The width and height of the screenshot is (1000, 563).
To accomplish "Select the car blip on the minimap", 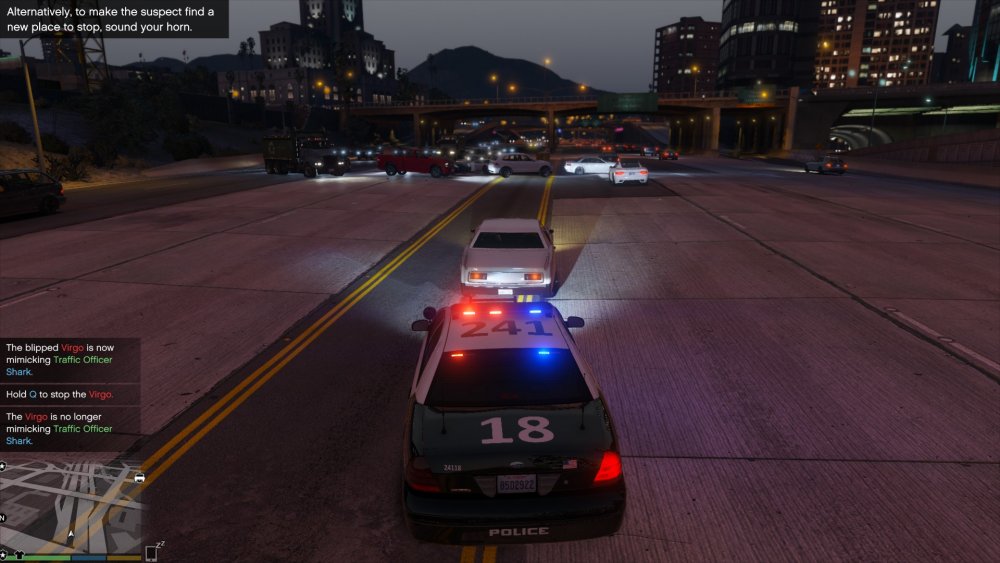I will pos(139,478).
